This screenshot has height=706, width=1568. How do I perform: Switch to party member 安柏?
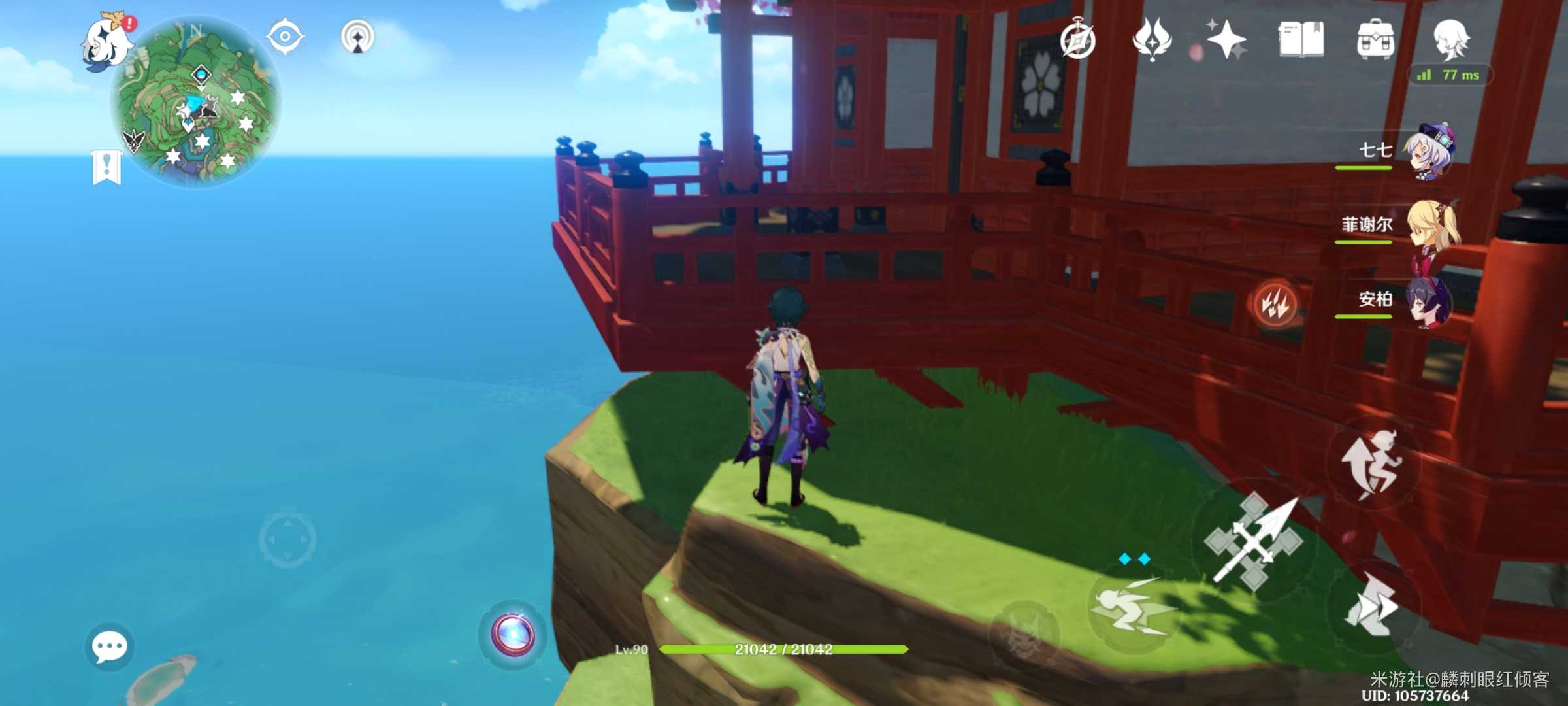[x=1429, y=301]
